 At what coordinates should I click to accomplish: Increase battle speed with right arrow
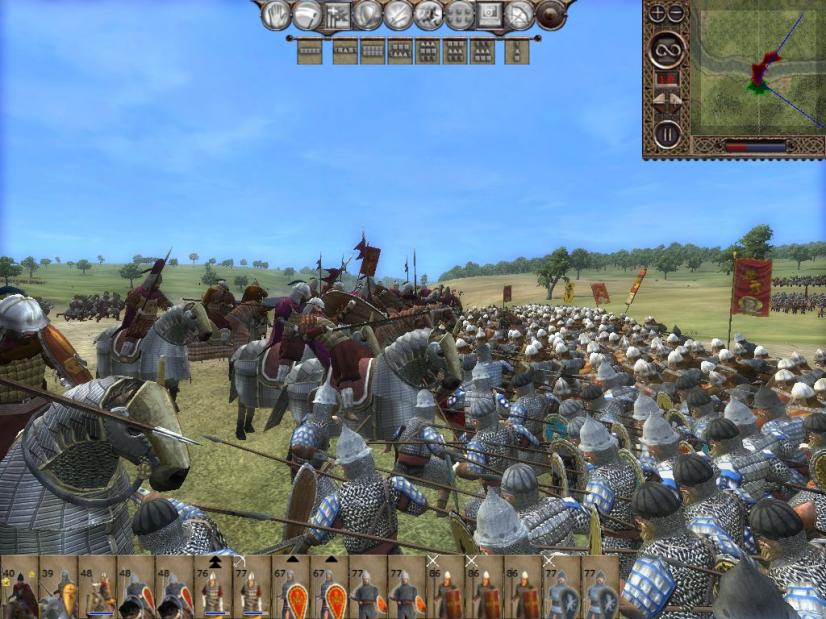click(x=675, y=98)
